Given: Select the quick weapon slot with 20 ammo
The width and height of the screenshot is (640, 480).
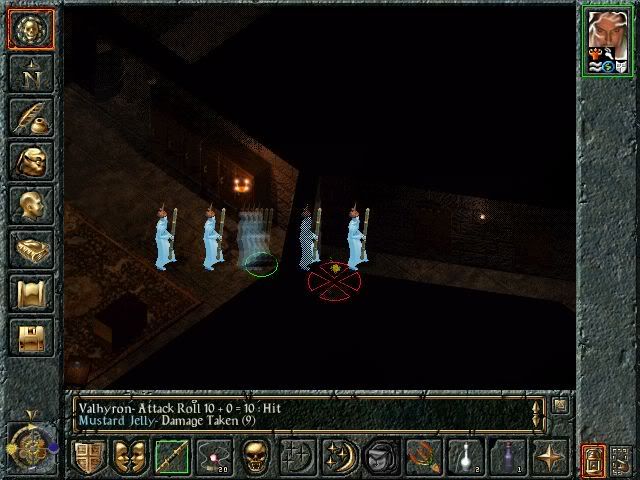Looking at the screenshot, I should coord(212,457).
